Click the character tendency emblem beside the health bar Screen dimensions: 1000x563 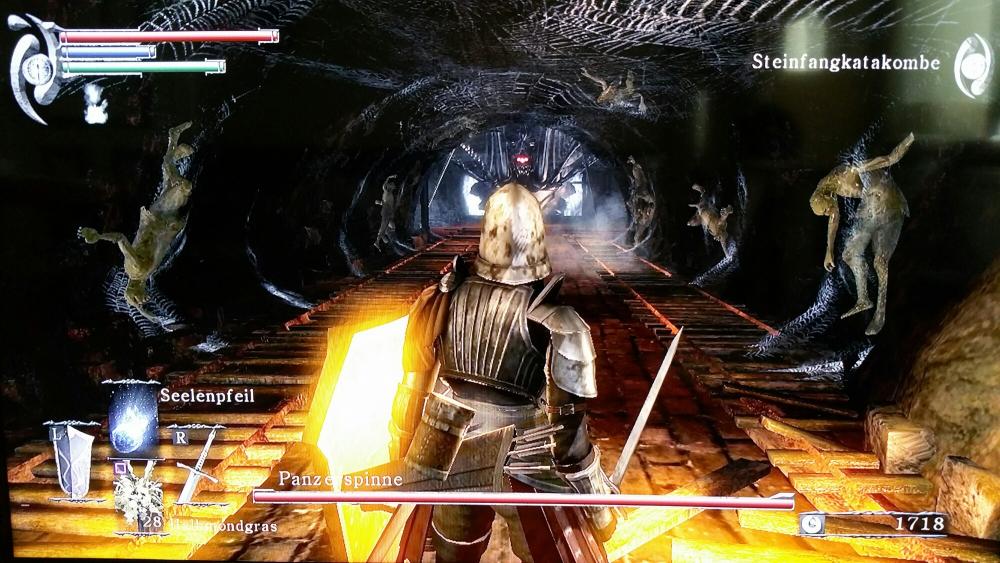tap(35, 67)
